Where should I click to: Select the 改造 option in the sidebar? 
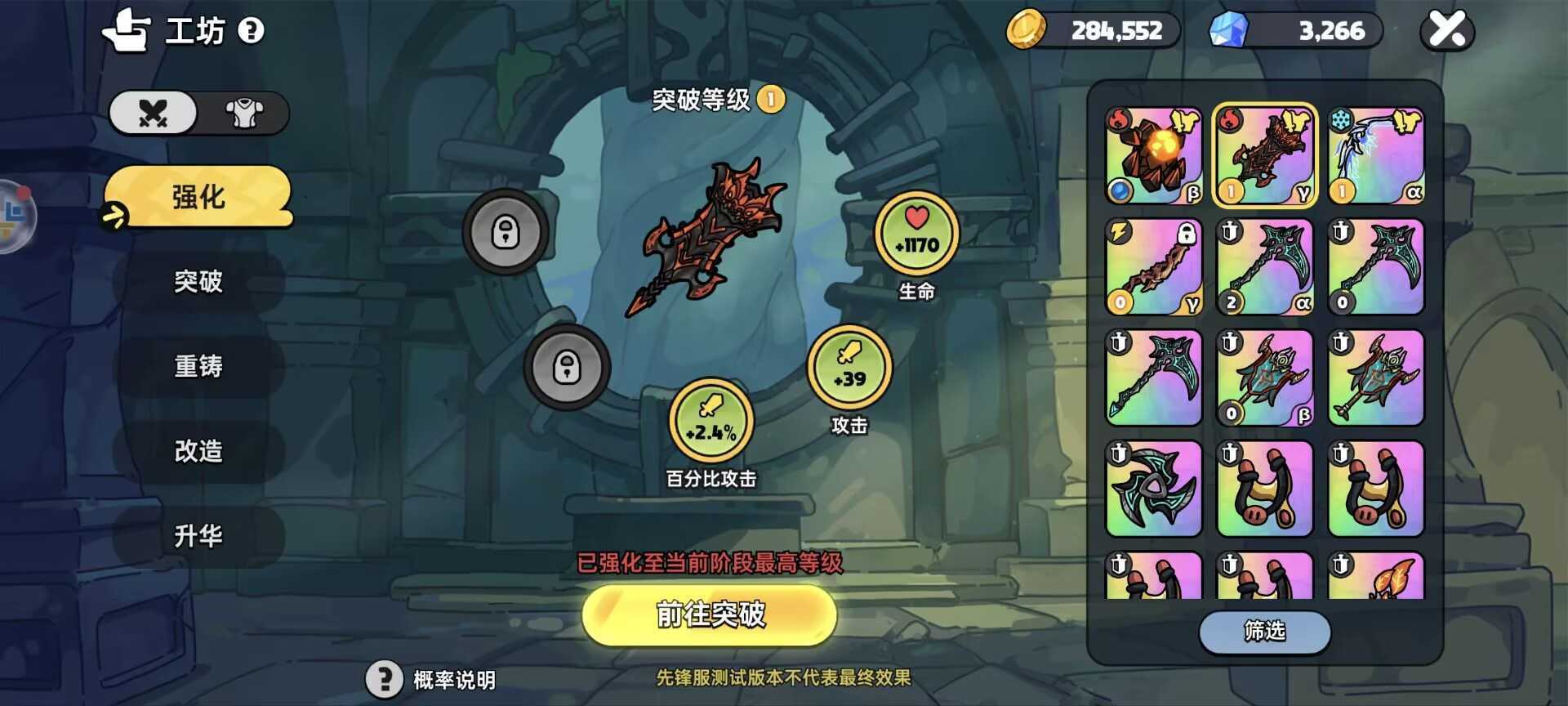pyautogui.click(x=198, y=452)
